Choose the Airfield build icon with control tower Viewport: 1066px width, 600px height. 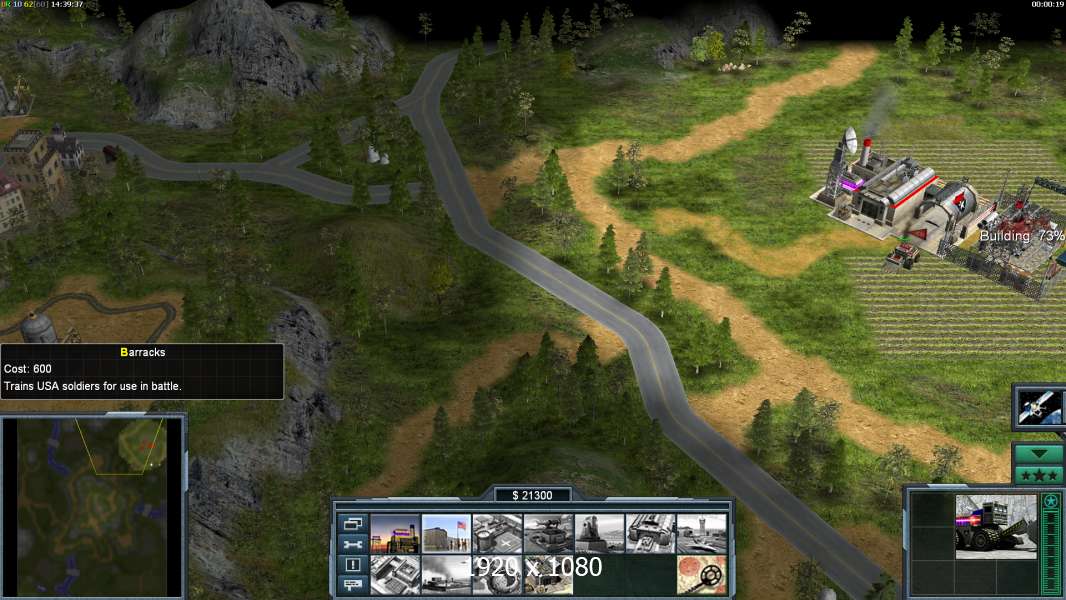[x=701, y=533]
